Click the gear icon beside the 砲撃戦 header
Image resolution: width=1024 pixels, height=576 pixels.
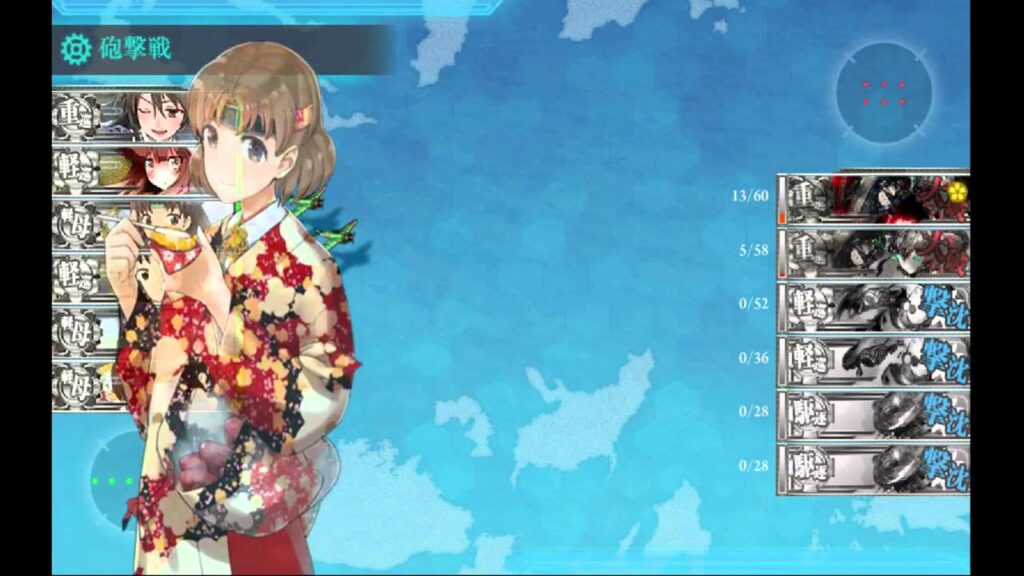(x=74, y=49)
